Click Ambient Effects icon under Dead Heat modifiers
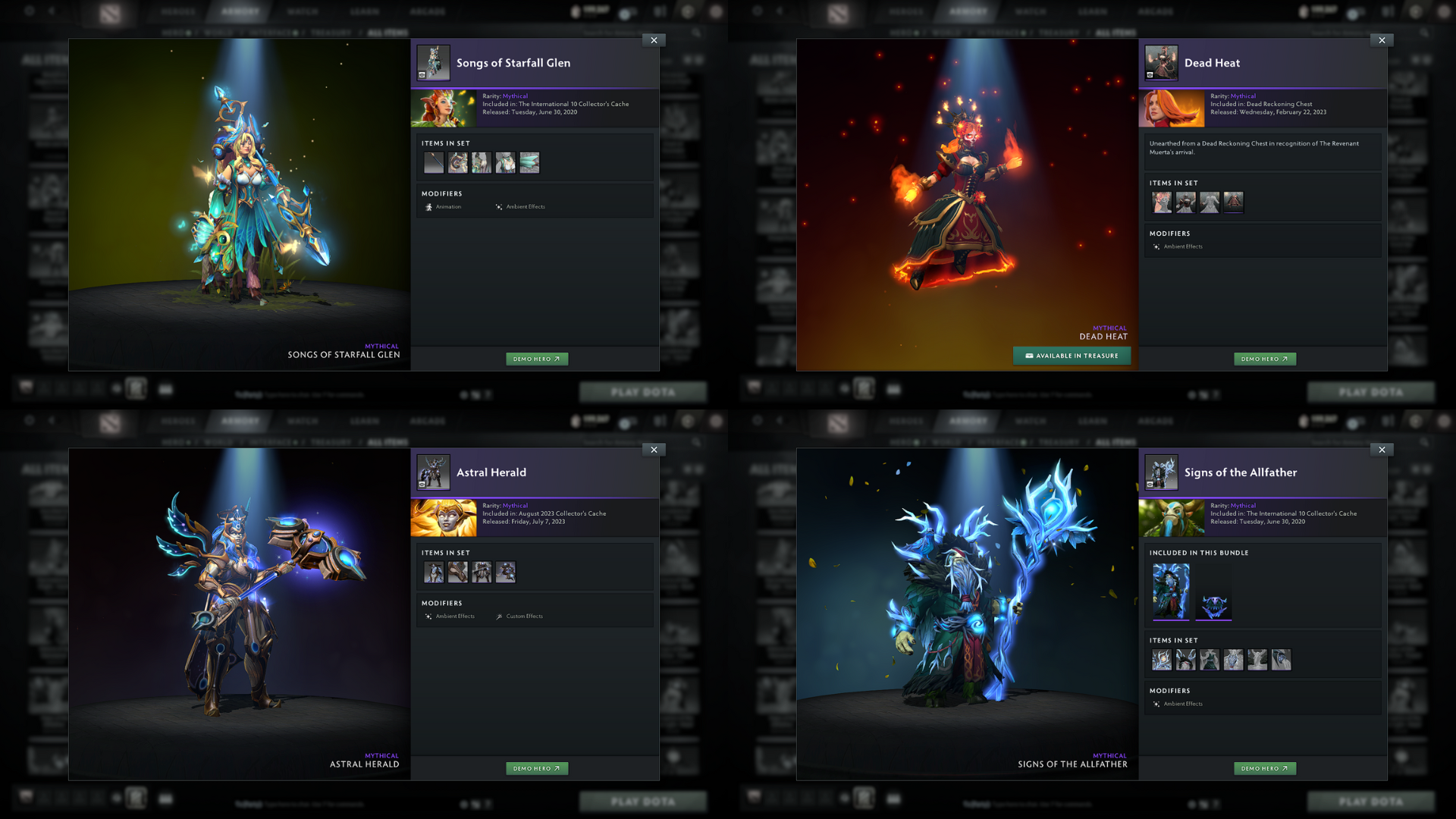Screen dimensions: 1456x819 pyautogui.click(x=1158, y=246)
